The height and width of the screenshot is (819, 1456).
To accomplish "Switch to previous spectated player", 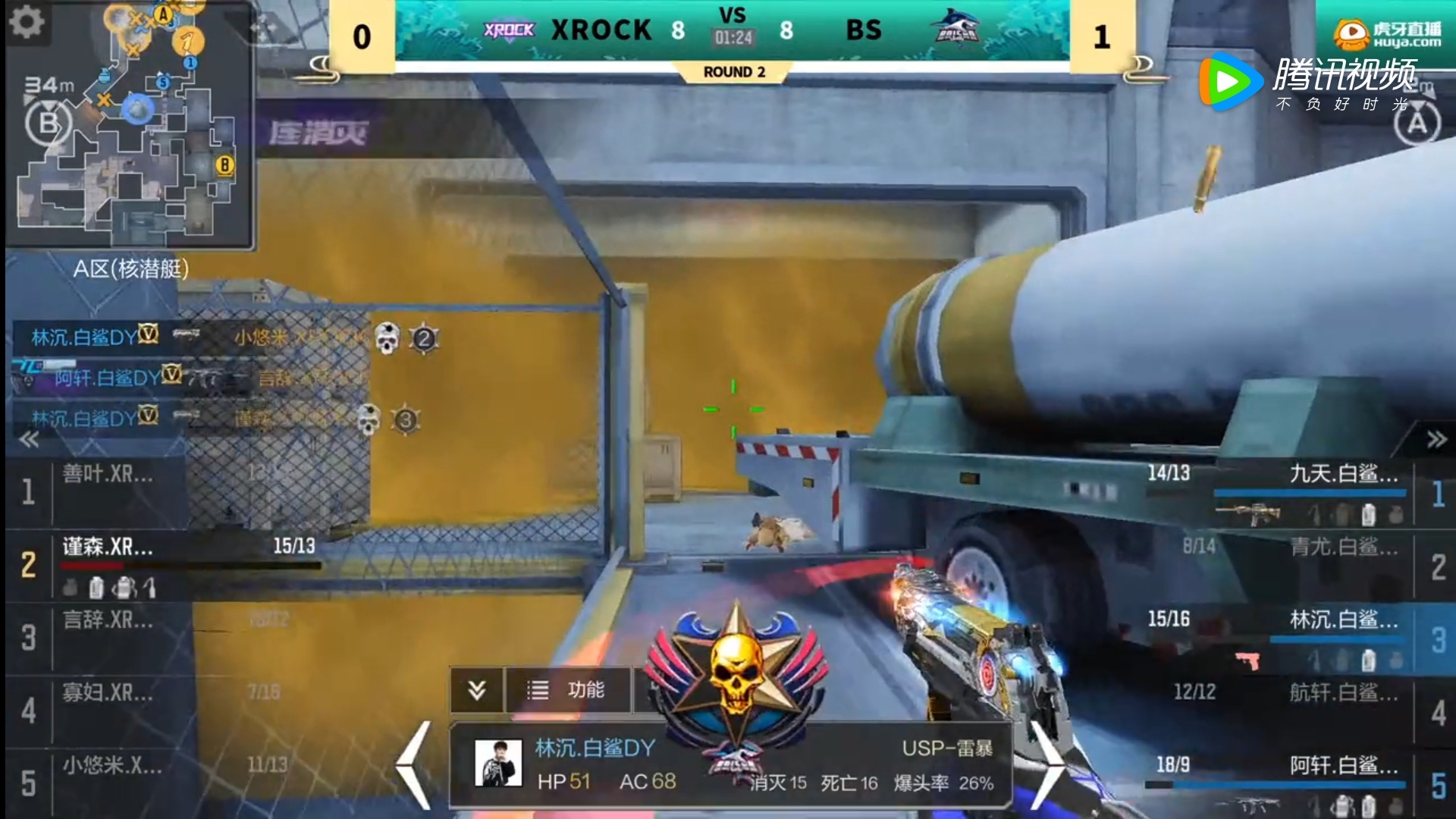I will (x=415, y=764).
